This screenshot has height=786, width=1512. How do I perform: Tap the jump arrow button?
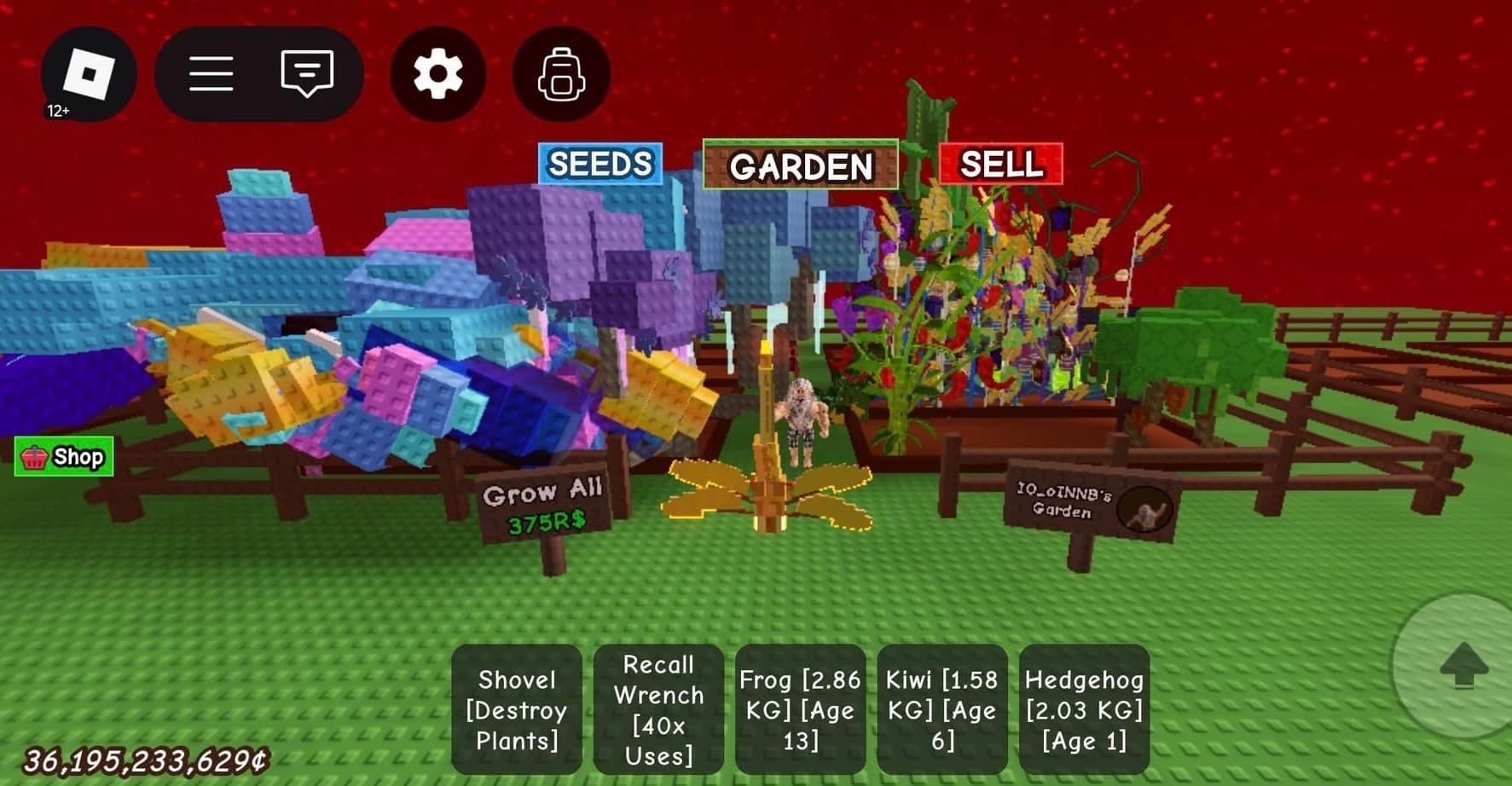[x=1463, y=665]
